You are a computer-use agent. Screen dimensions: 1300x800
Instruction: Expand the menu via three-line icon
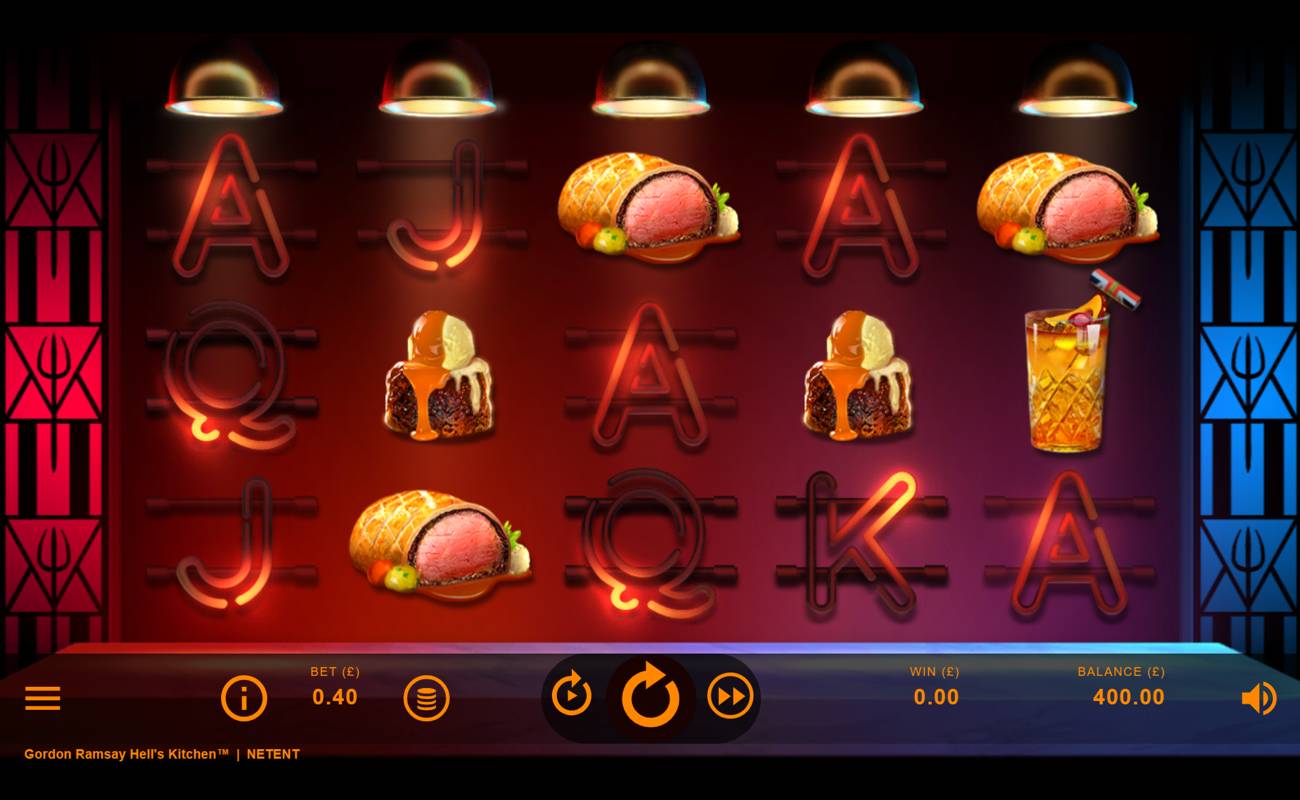pyautogui.click(x=42, y=697)
